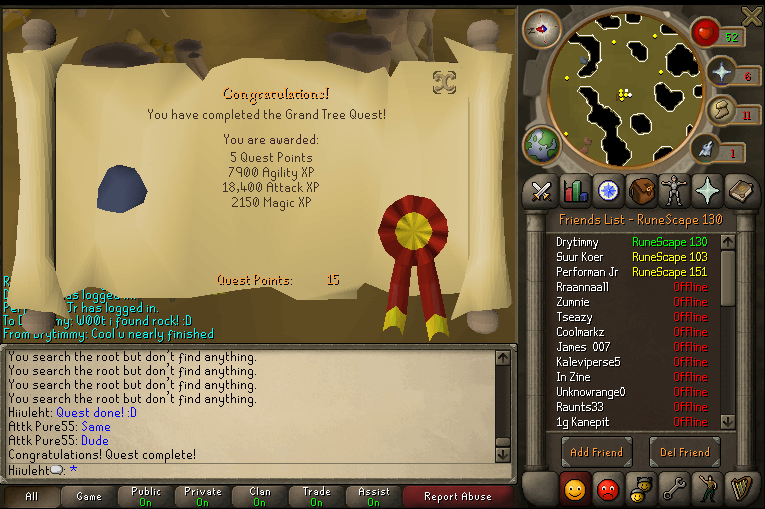Click the compass to face north
The height and width of the screenshot is (509, 765).
(x=543, y=30)
